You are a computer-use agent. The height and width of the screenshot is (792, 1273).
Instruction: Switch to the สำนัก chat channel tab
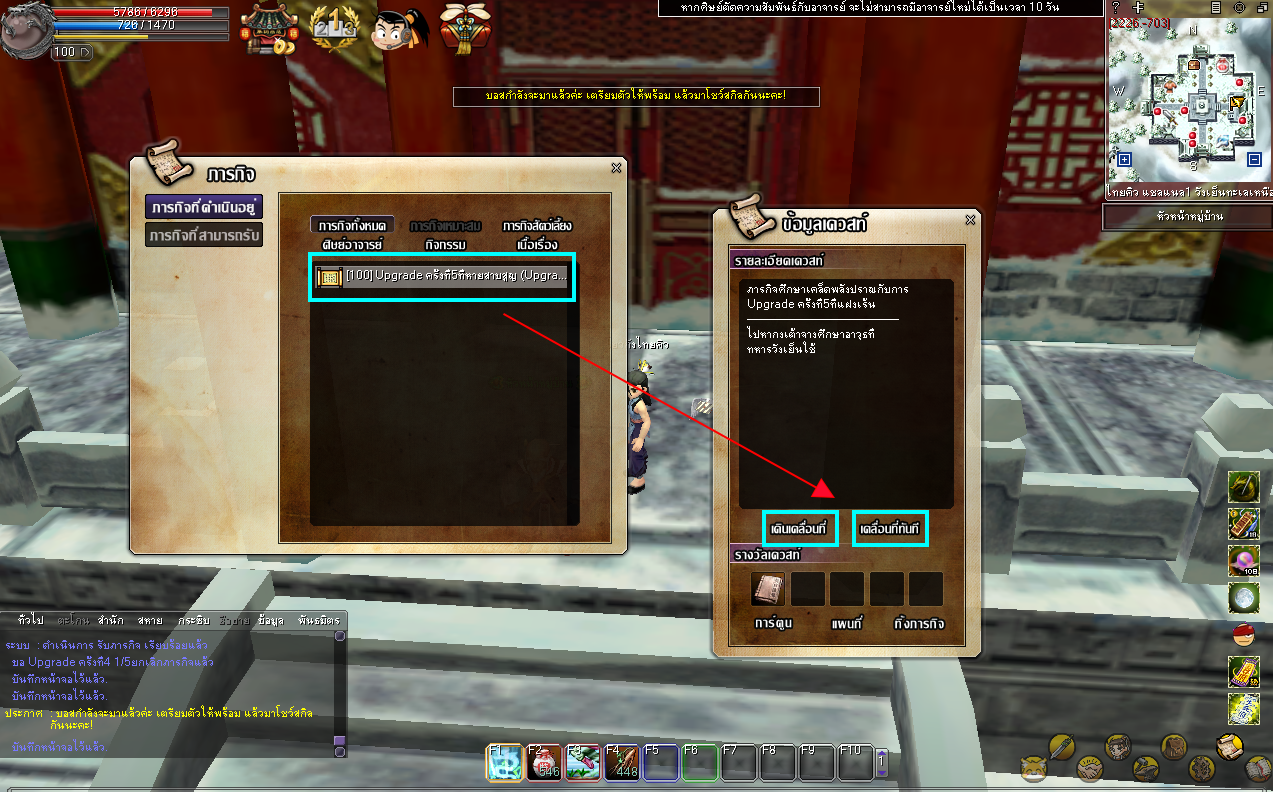click(x=111, y=620)
